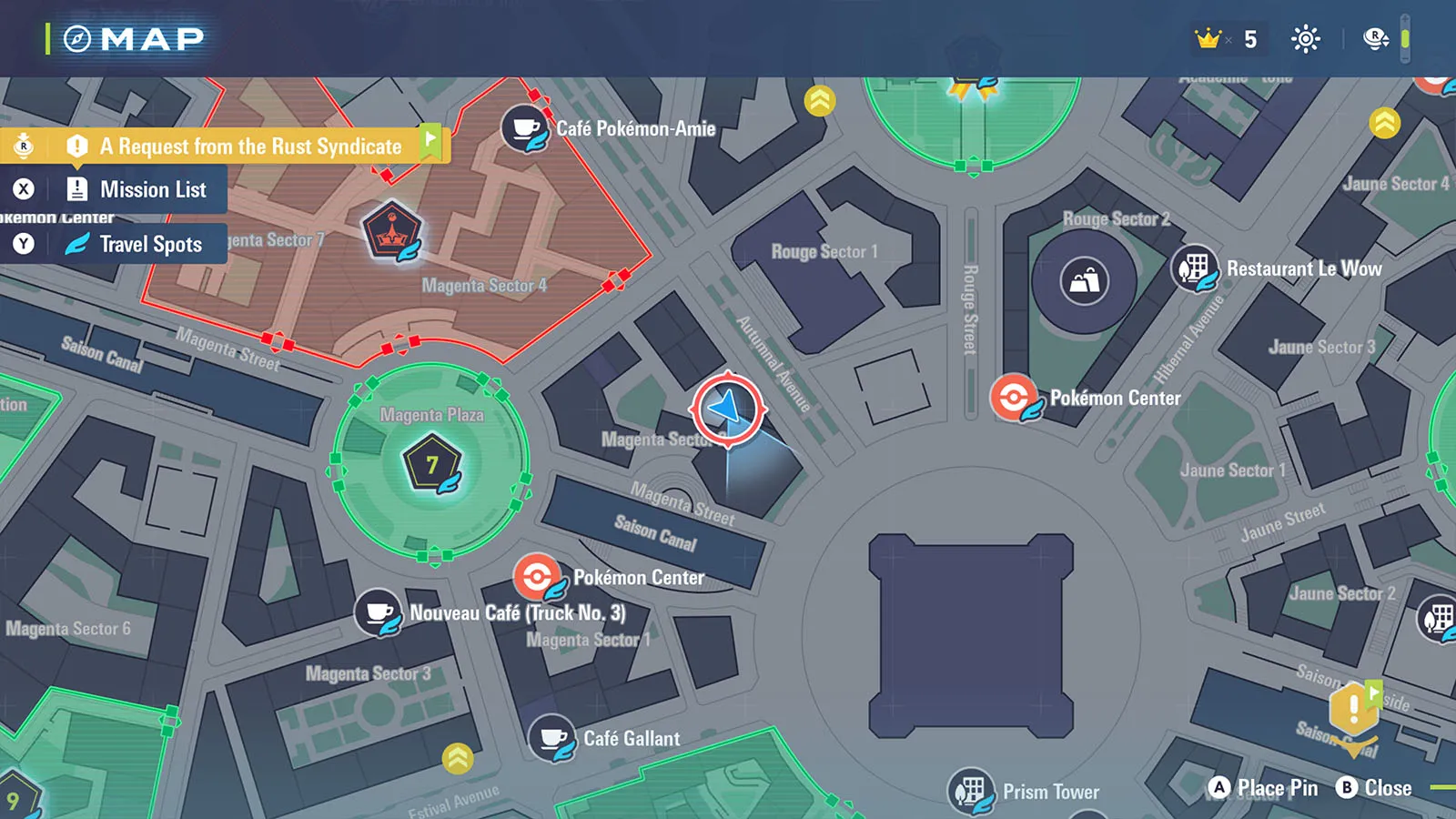The image size is (1456, 819).
Task: Select the player location arrow marker
Action: 728,409
